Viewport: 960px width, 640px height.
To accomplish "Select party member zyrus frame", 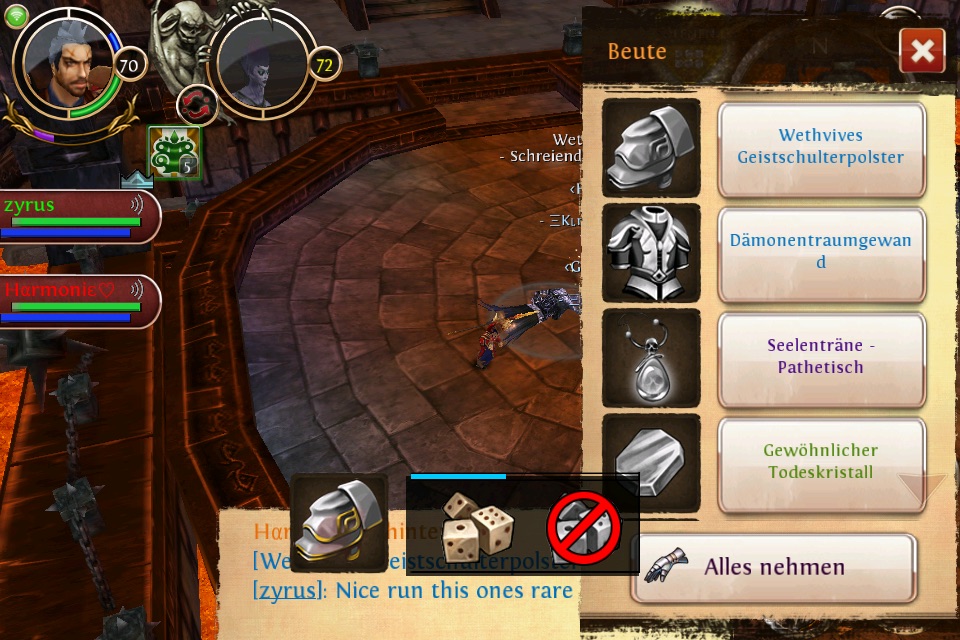I will (x=78, y=215).
